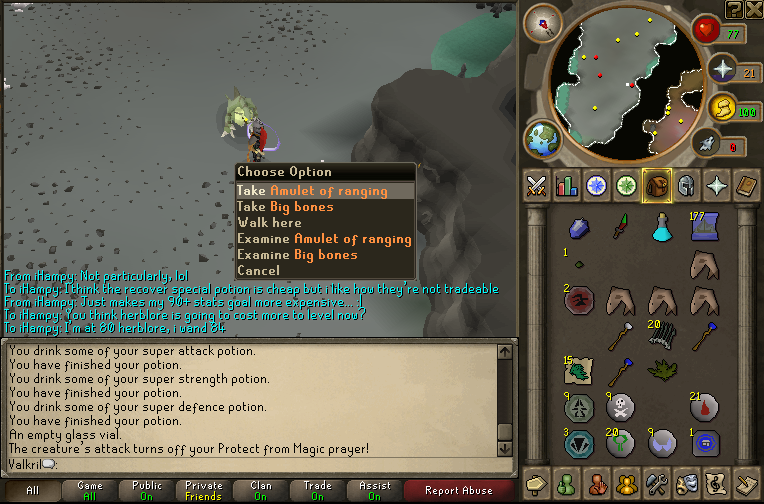Open the Combat Options tab
The width and height of the screenshot is (764, 504).
pos(536,185)
